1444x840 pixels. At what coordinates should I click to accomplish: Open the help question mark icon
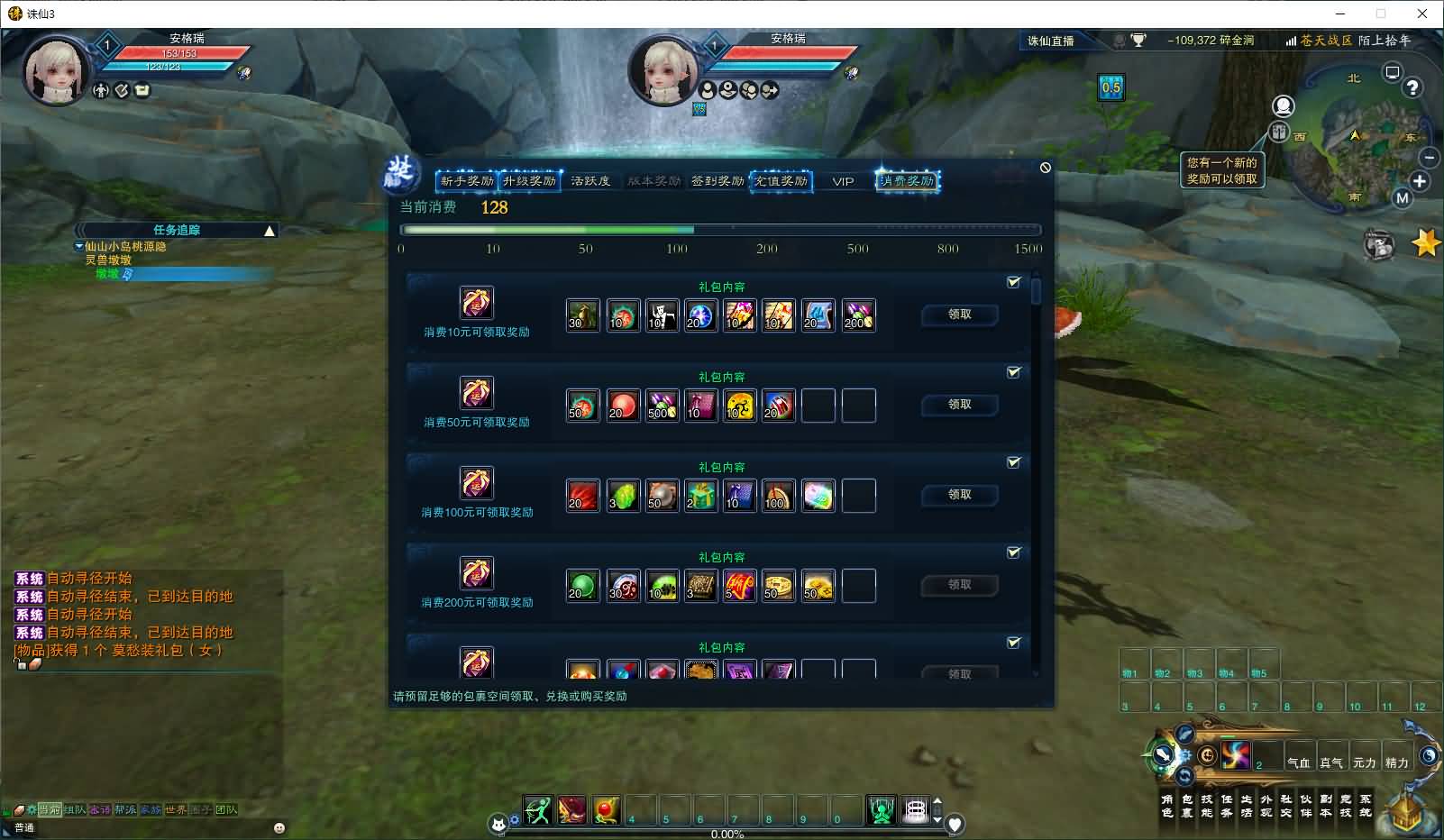(x=1412, y=87)
